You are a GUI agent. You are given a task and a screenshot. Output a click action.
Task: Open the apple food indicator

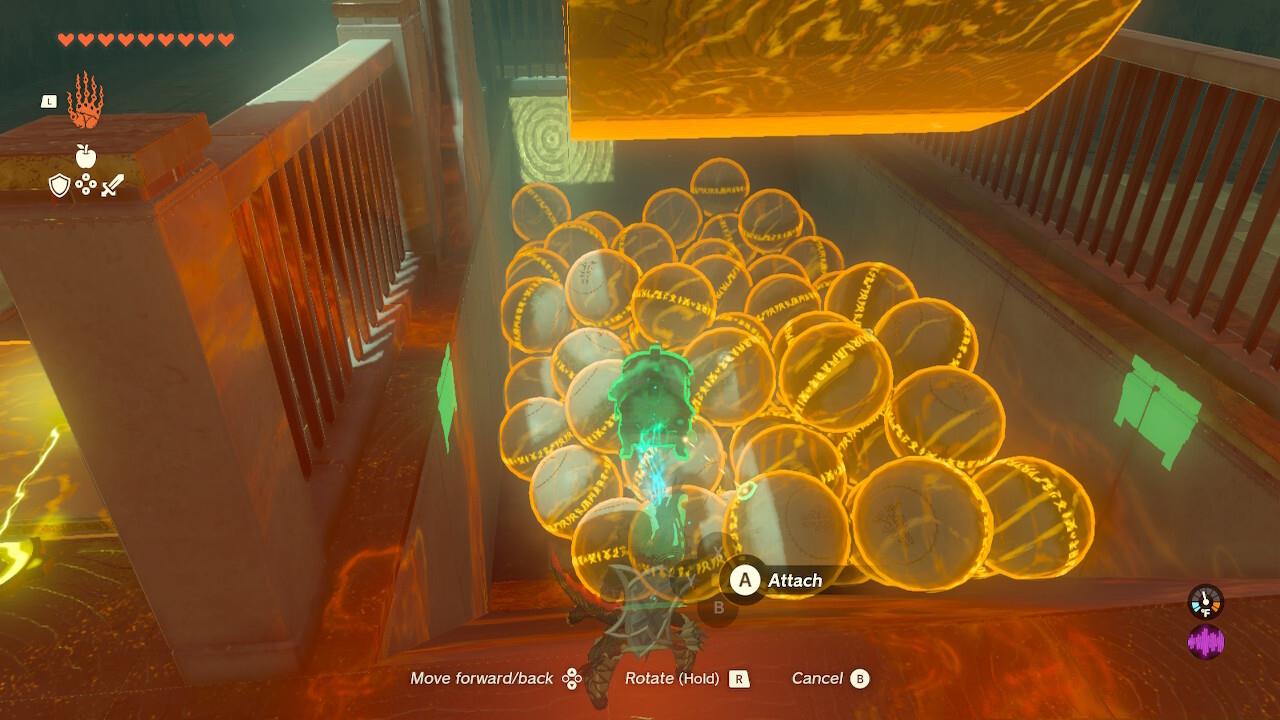tap(88, 156)
